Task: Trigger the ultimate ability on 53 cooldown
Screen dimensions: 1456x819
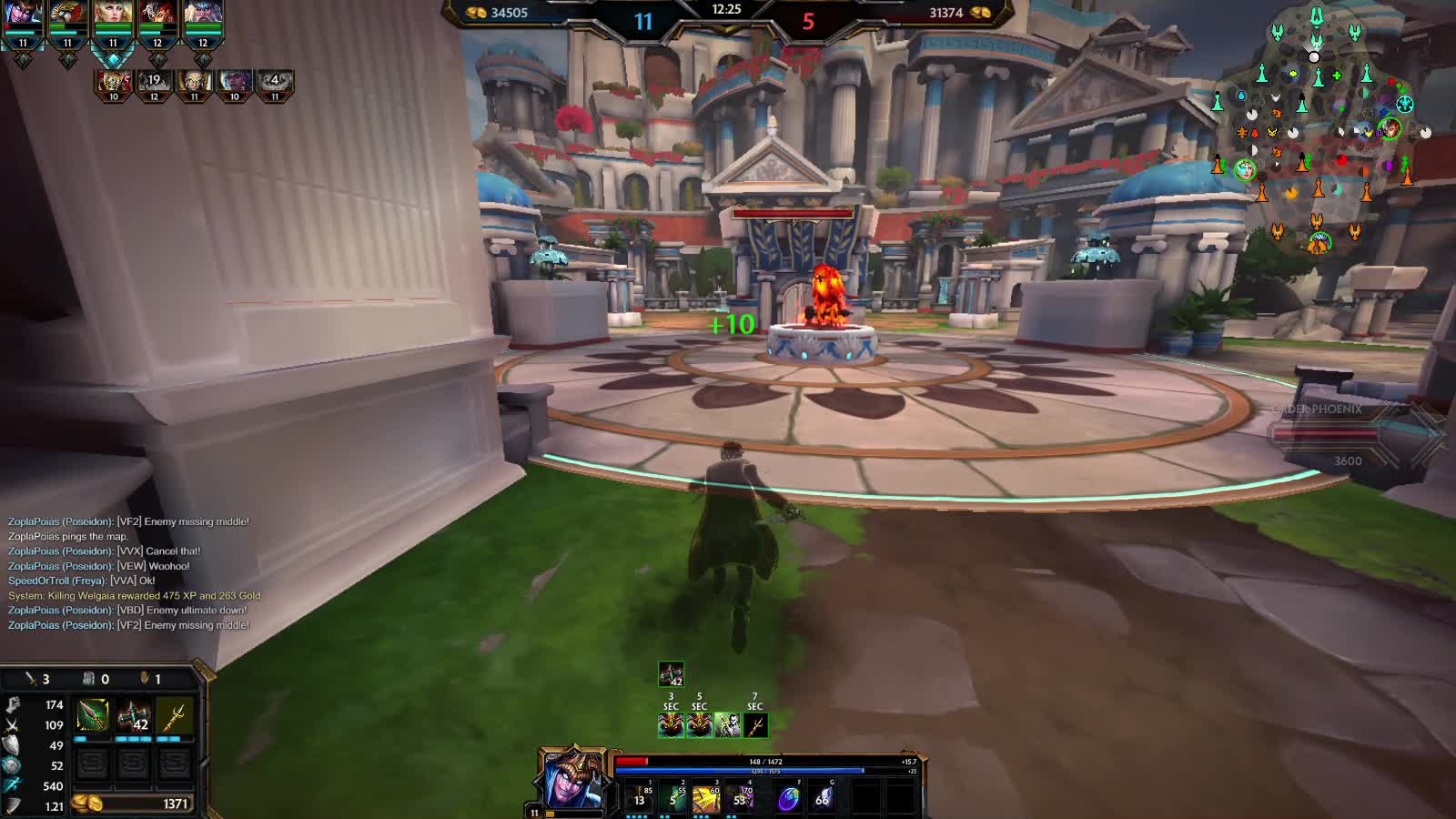Action: point(740,797)
